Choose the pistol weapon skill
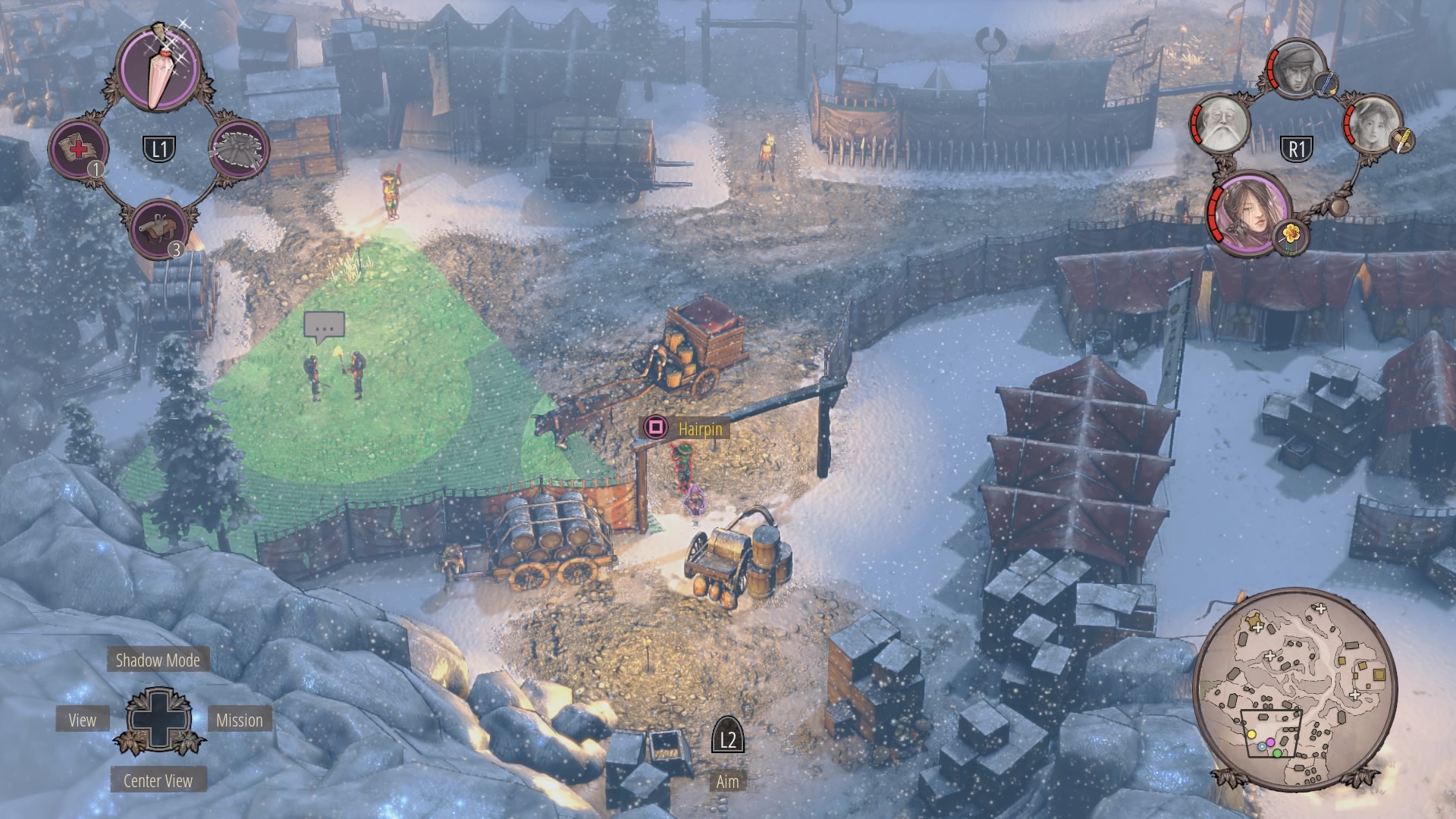Image resolution: width=1456 pixels, height=819 pixels. tap(159, 227)
